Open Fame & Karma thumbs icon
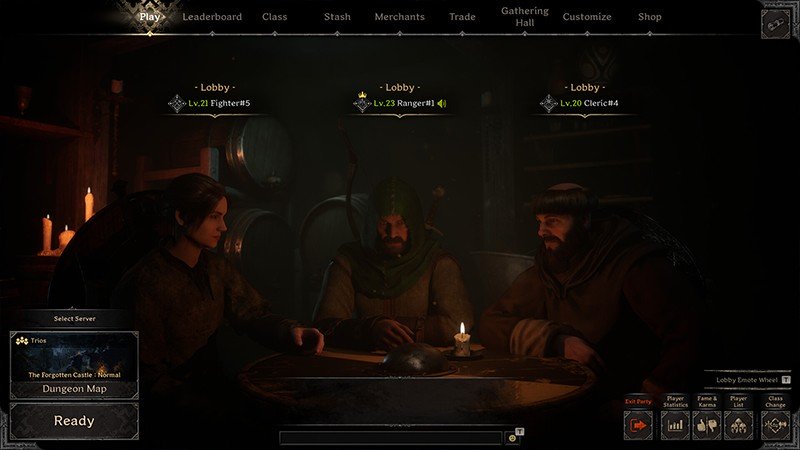 [707, 424]
